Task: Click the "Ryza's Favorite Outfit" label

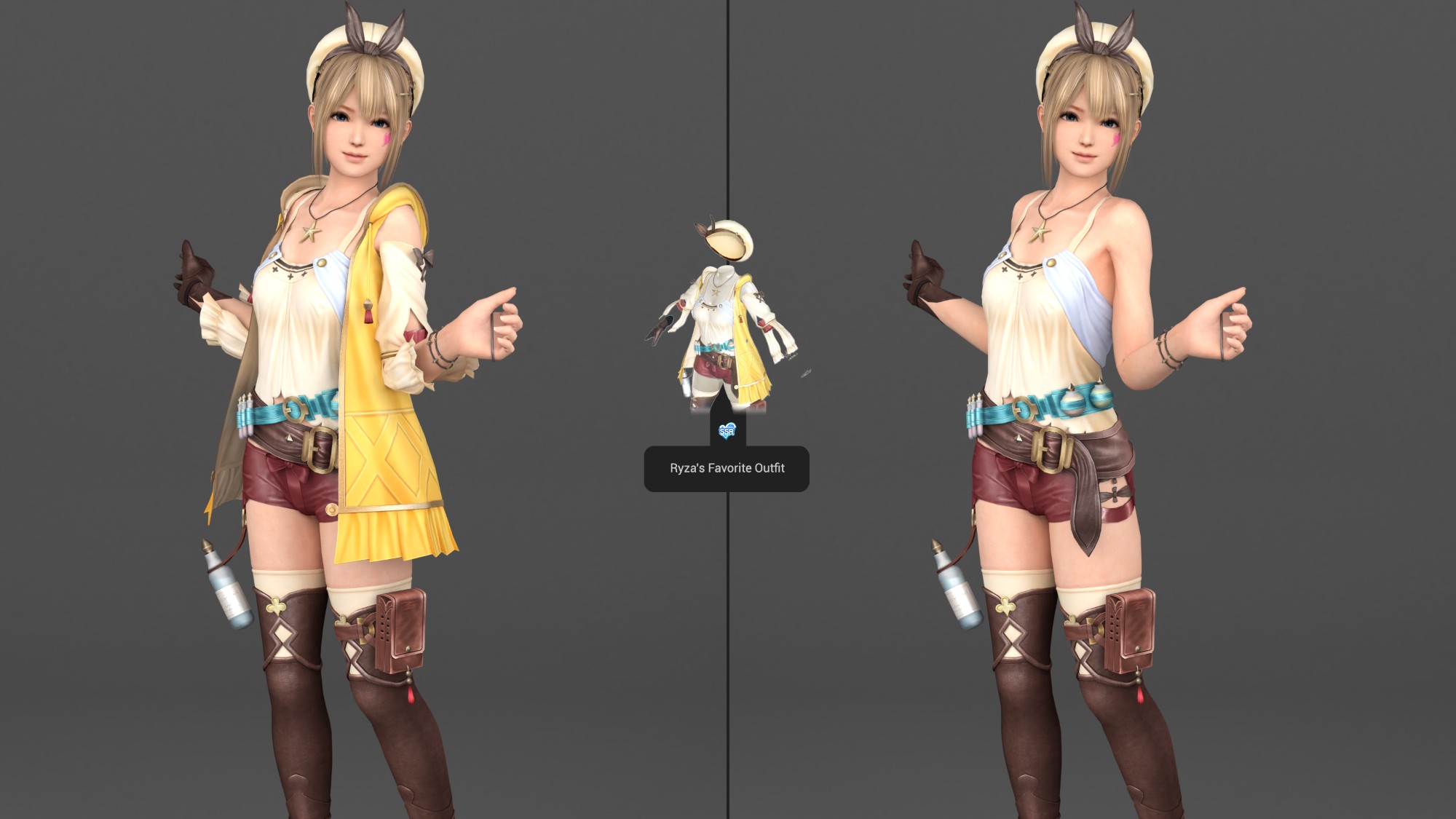Action: (727, 468)
